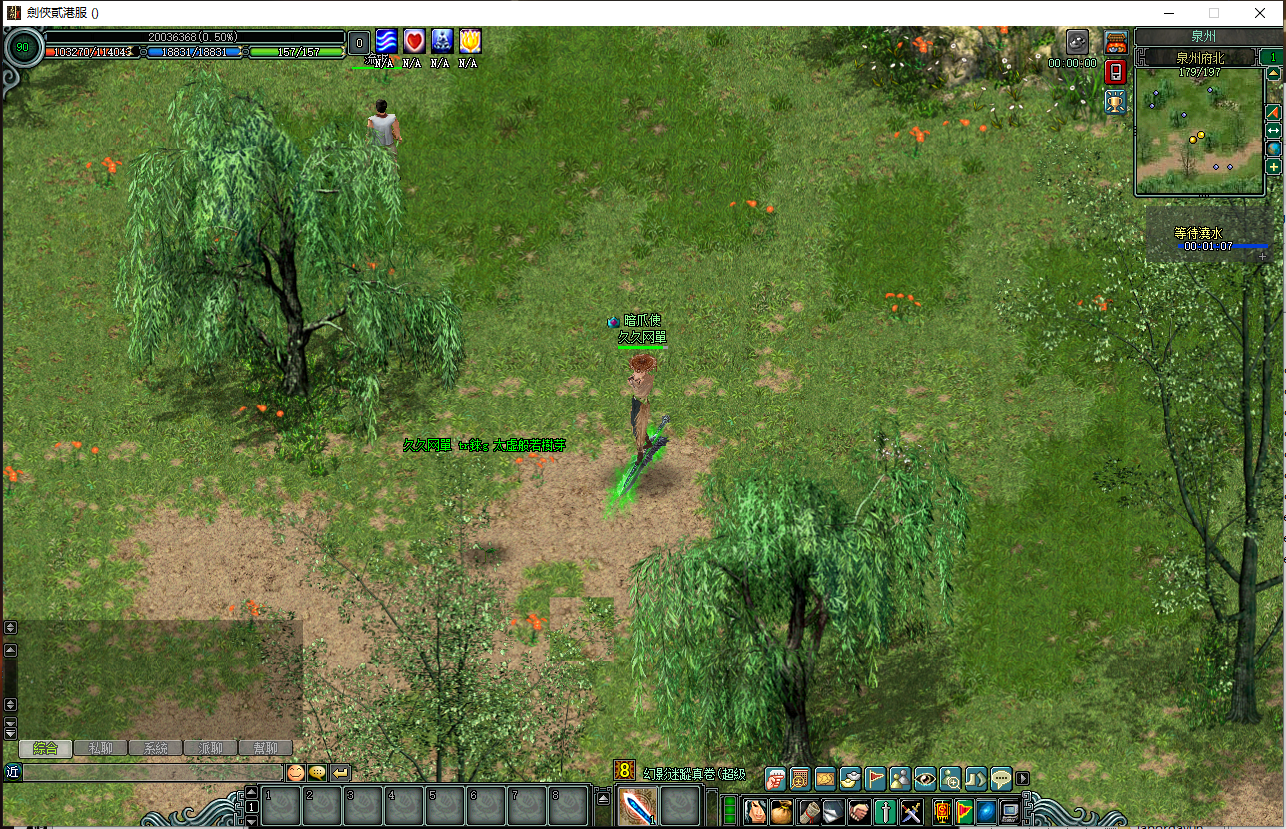Open the speech bubble chat button
1286x829 pixels.
[x=1001, y=778]
